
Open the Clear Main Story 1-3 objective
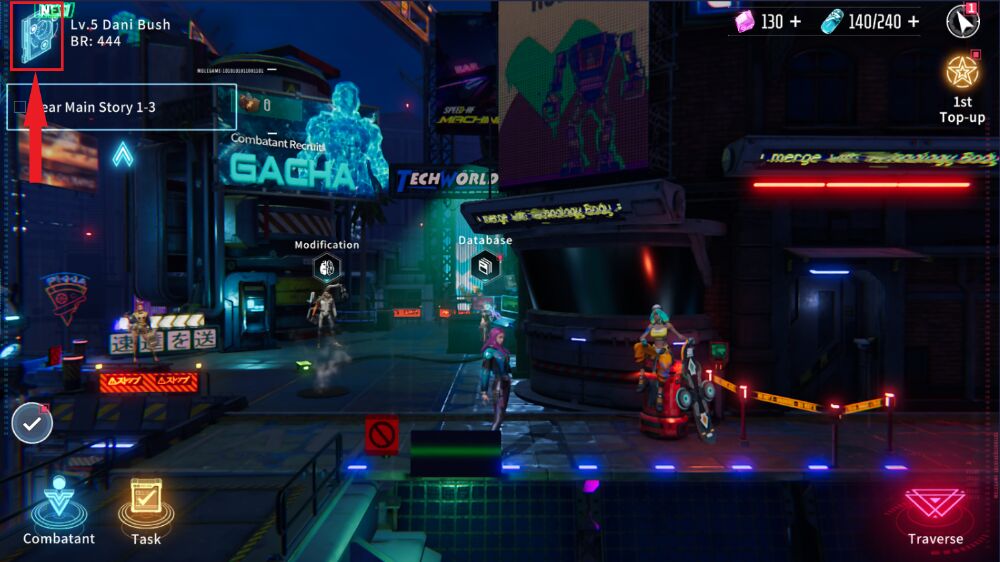pos(121,107)
